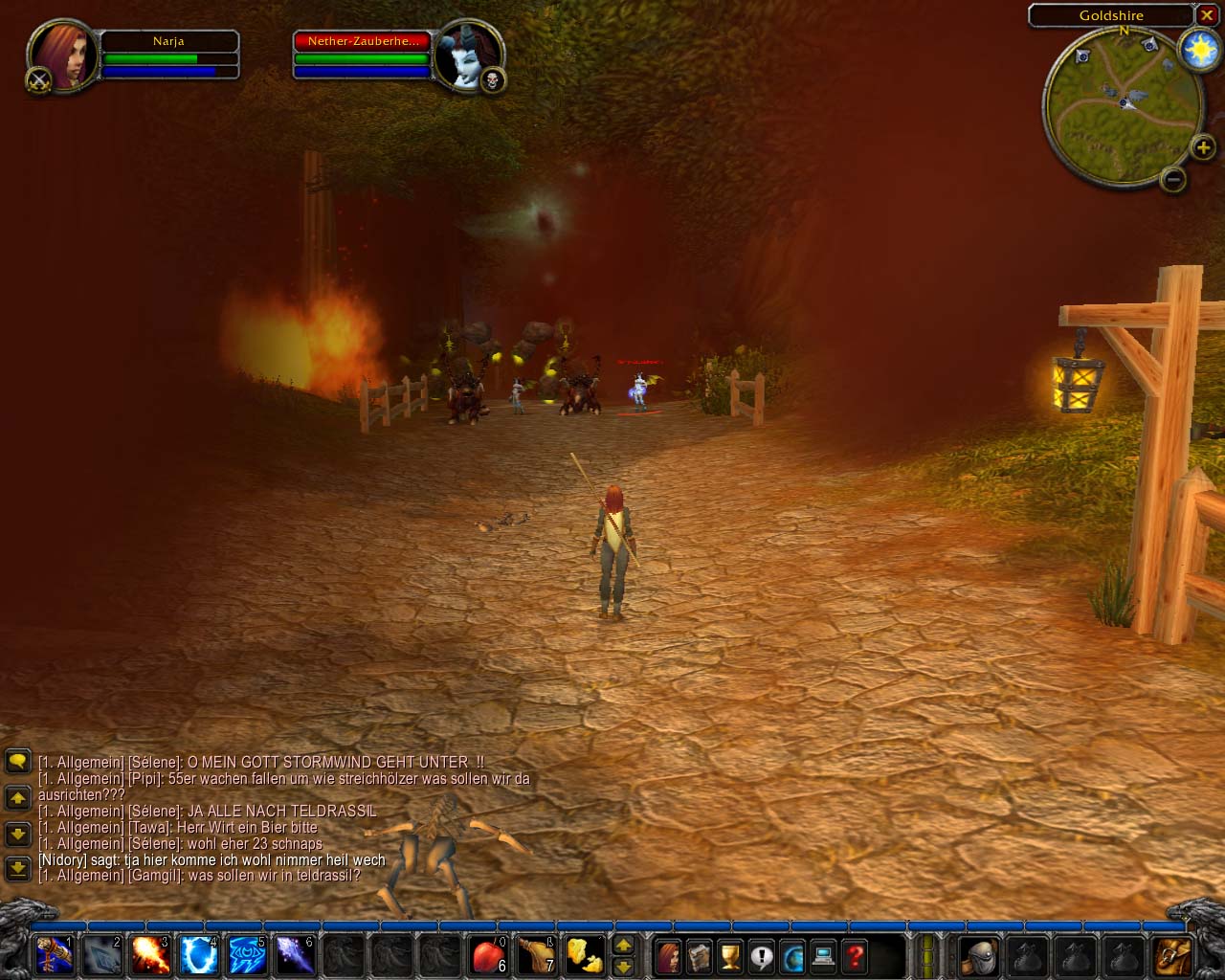The width and height of the screenshot is (1225, 980).
Task: Use the blue eye spell in slot 5
Action: click(x=247, y=955)
